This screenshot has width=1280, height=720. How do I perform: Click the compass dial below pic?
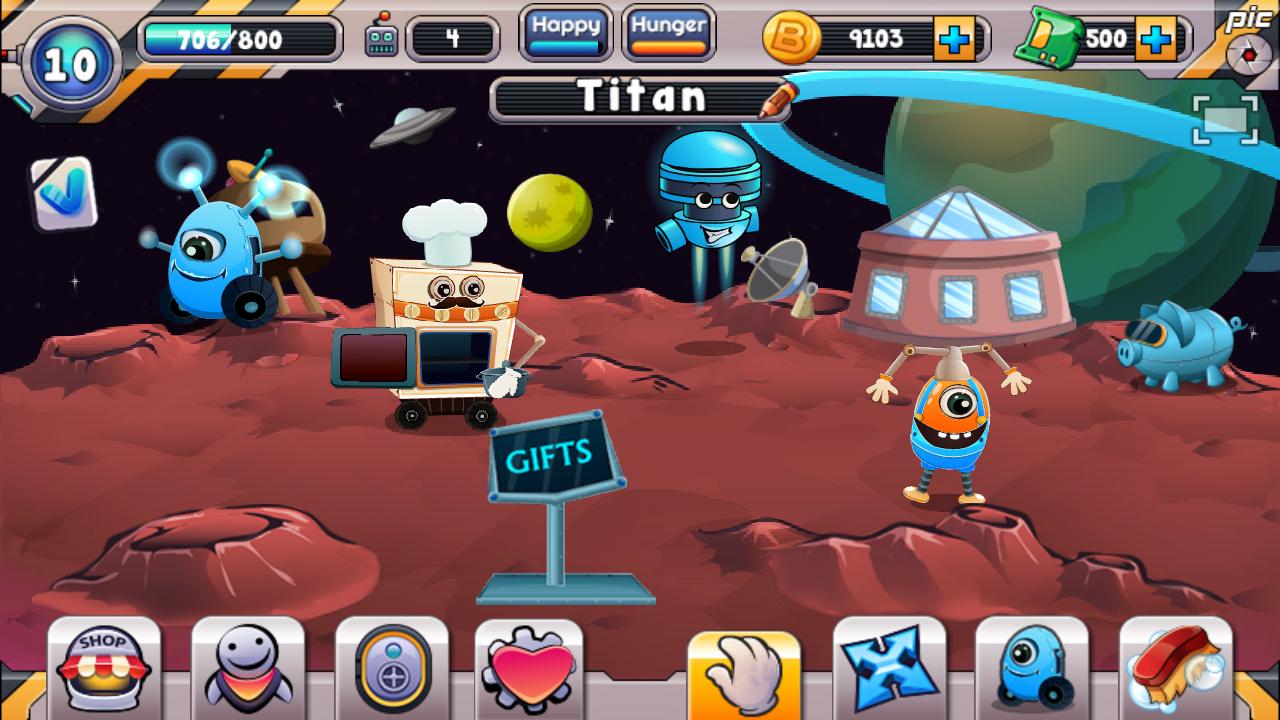(1247, 52)
